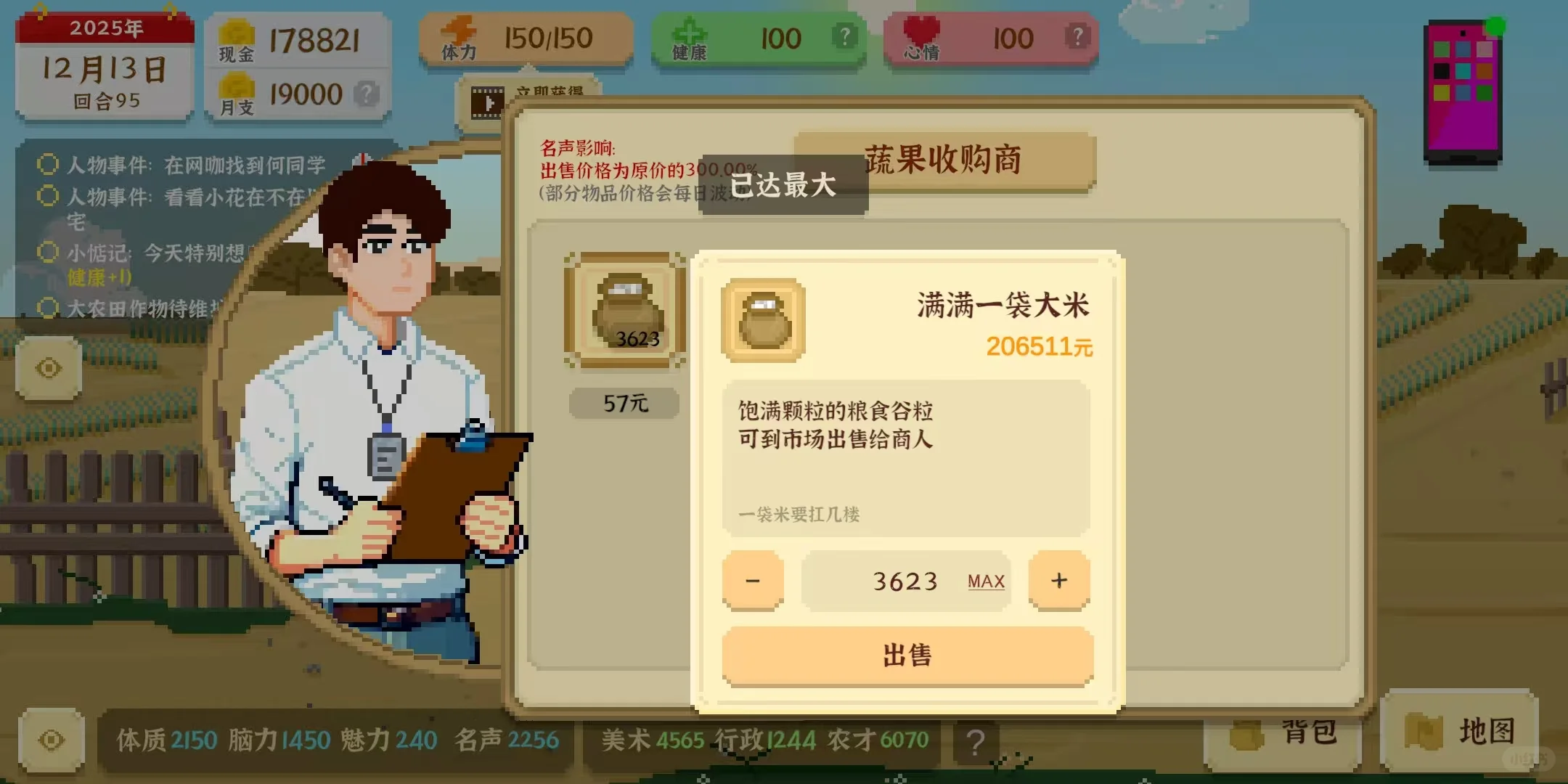Decrease quantity with the minus button

[753, 579]
